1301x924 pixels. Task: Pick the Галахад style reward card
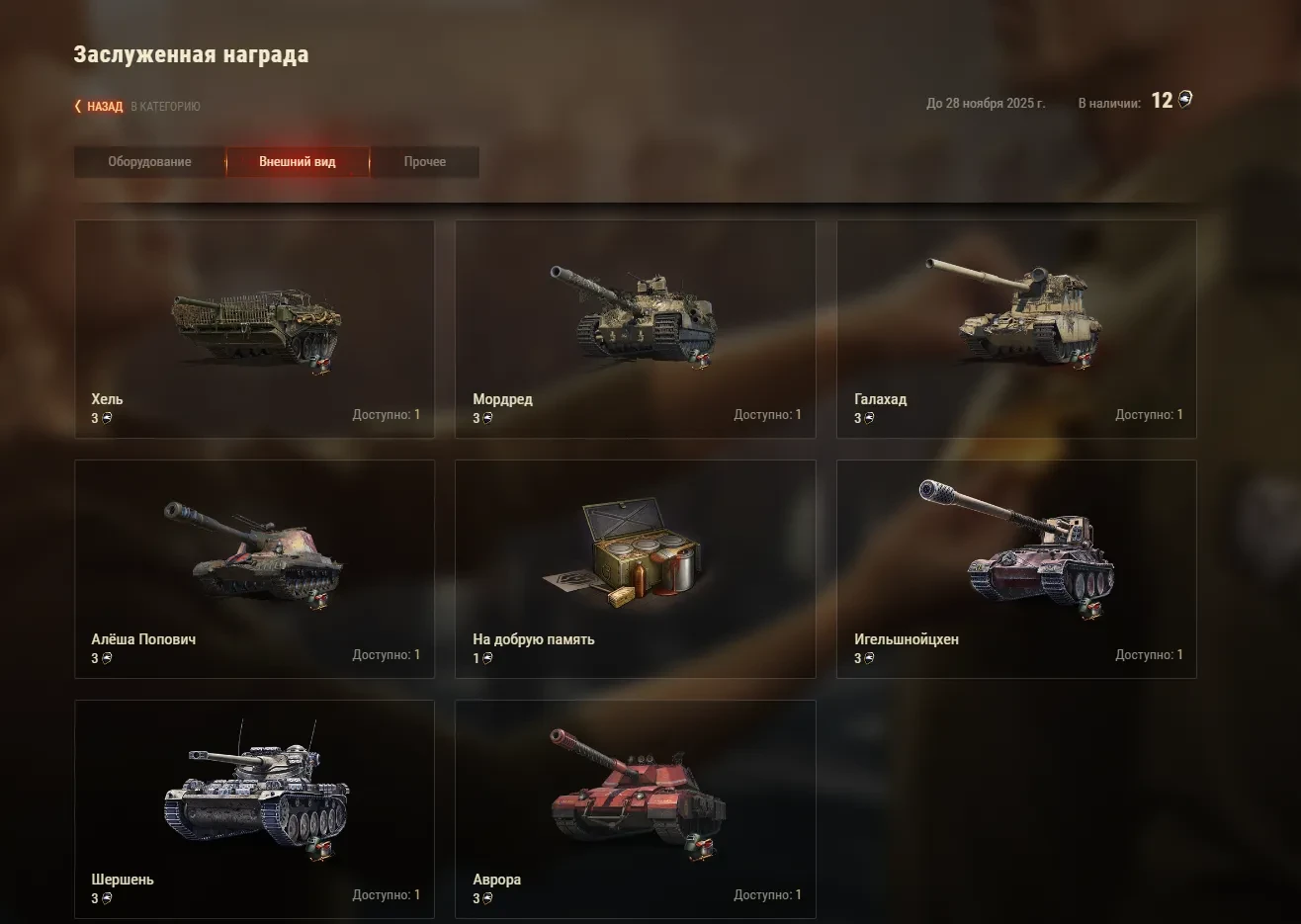(1015, 329)
